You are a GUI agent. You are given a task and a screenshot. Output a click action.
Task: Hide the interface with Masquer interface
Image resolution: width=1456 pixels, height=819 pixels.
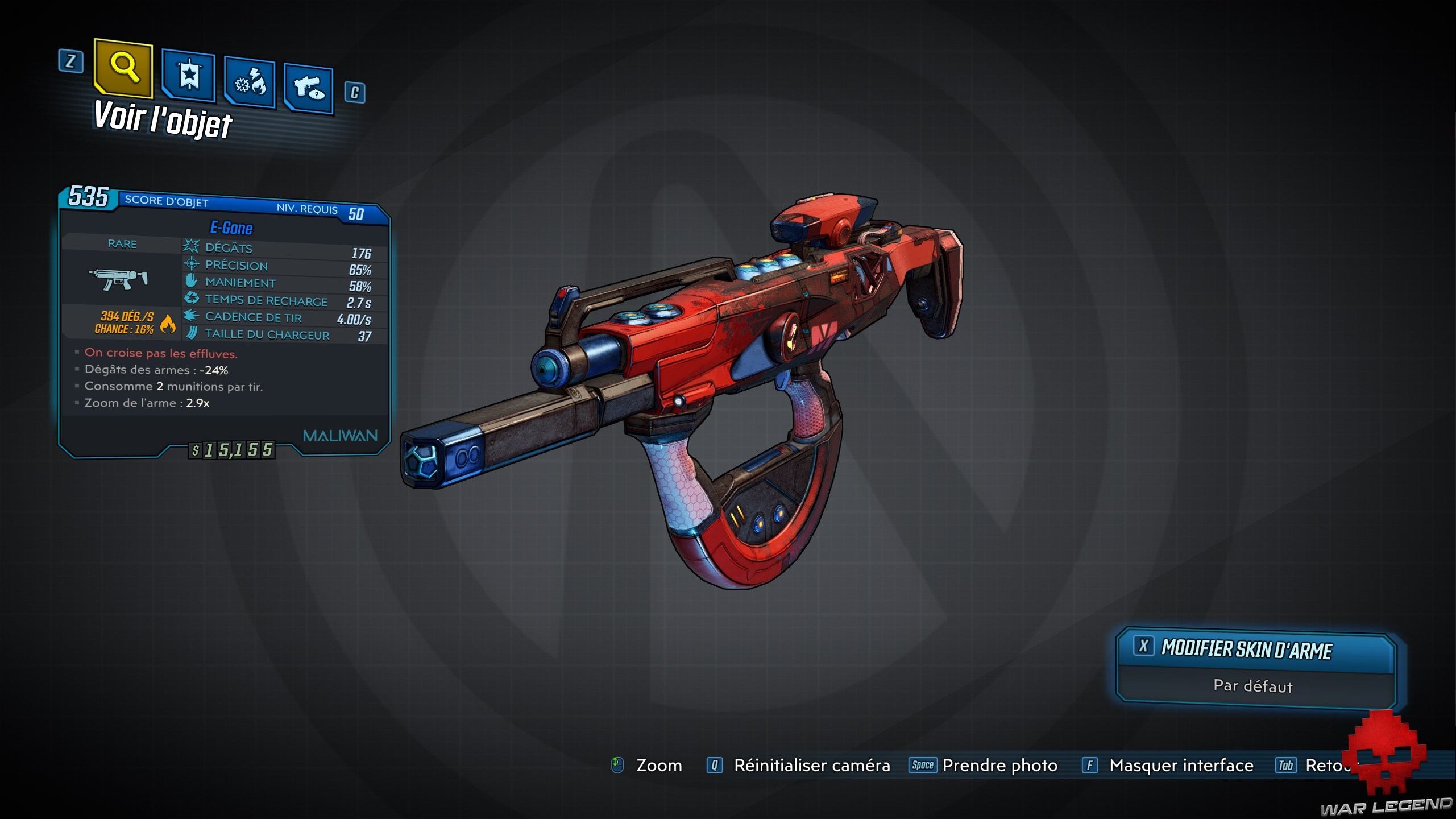point(1181,766)
